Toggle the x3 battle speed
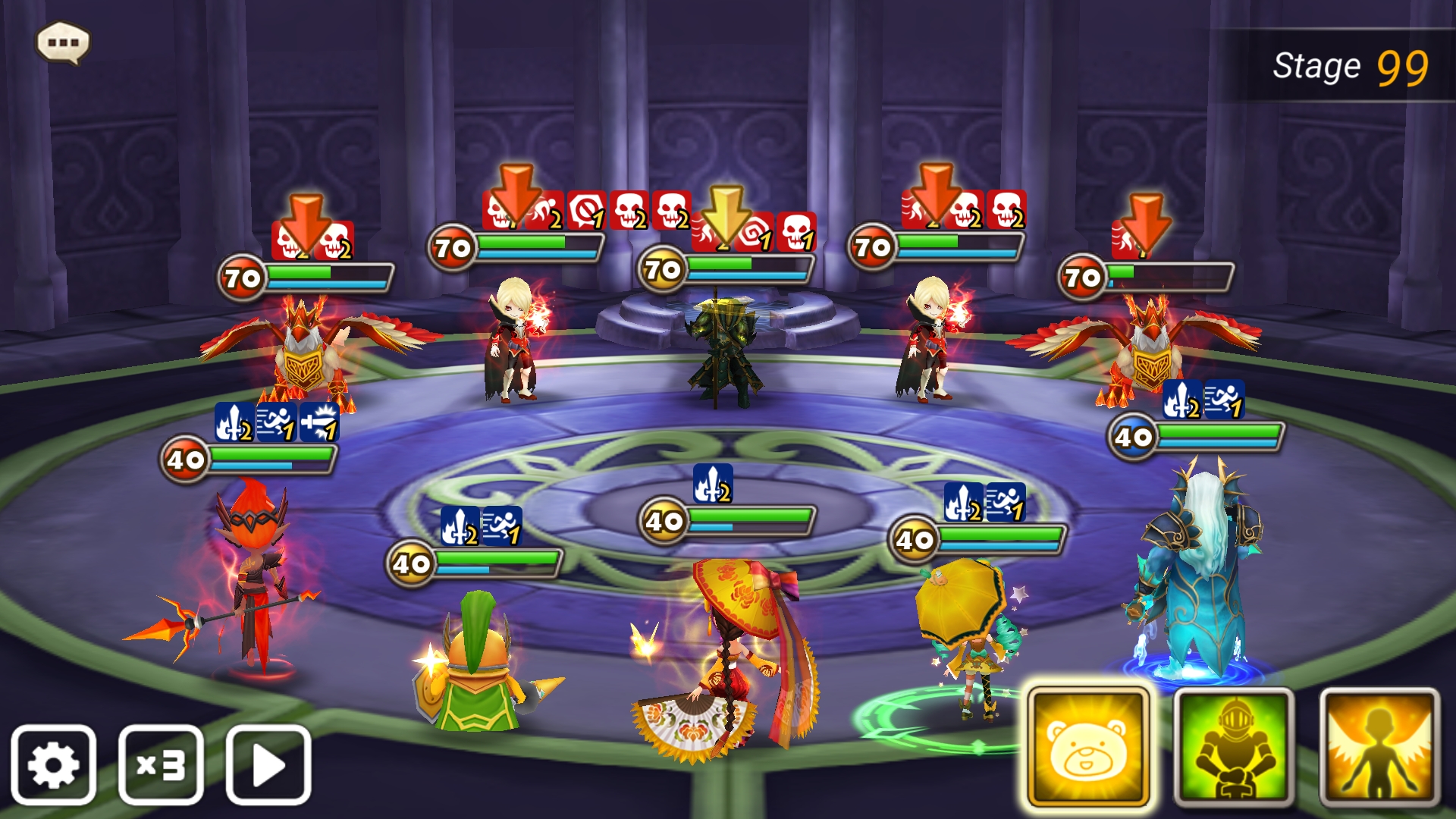The image size is (1456, 819). (x=159, y=764)
